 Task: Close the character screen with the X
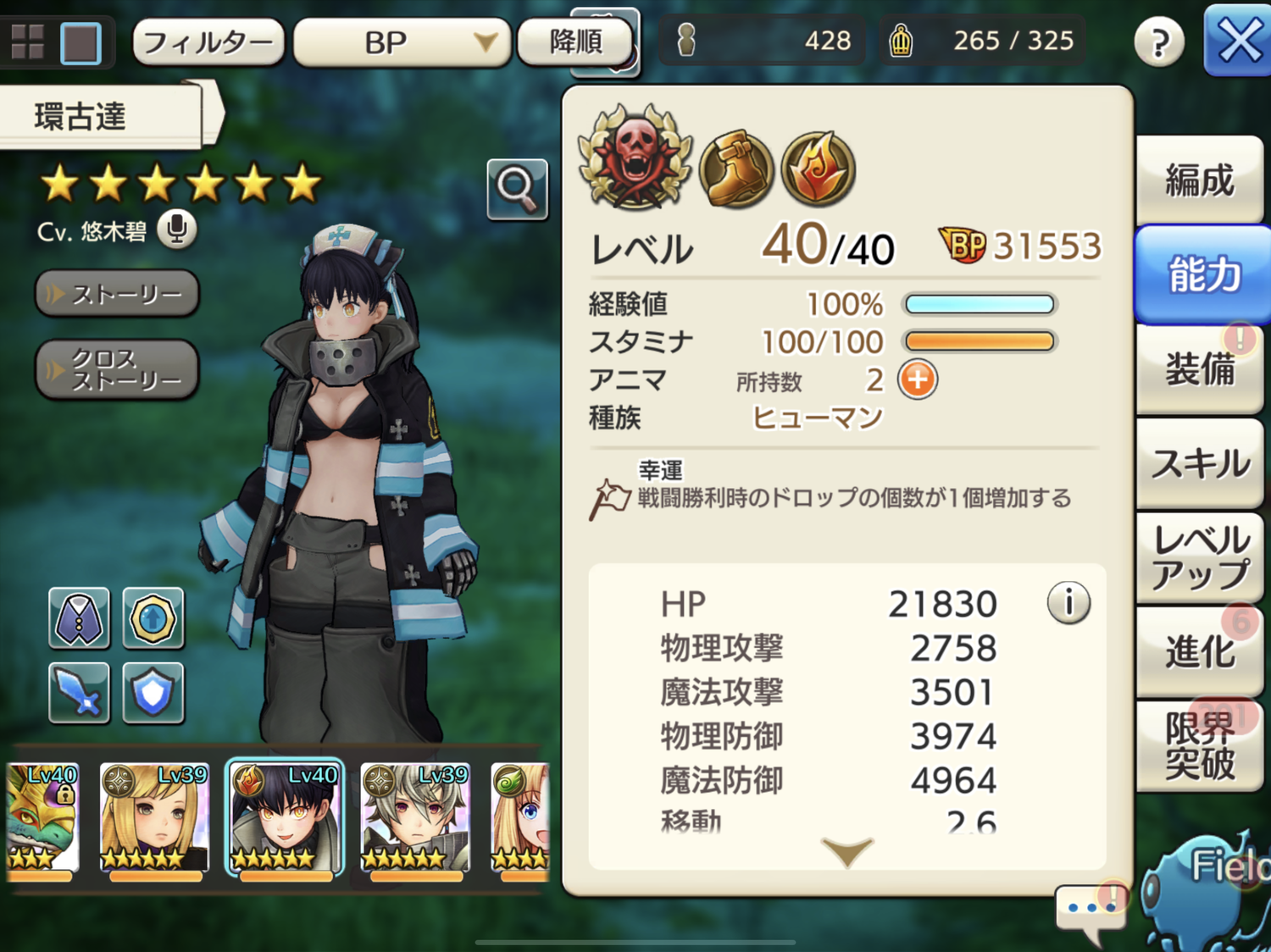click(1238, 41)
